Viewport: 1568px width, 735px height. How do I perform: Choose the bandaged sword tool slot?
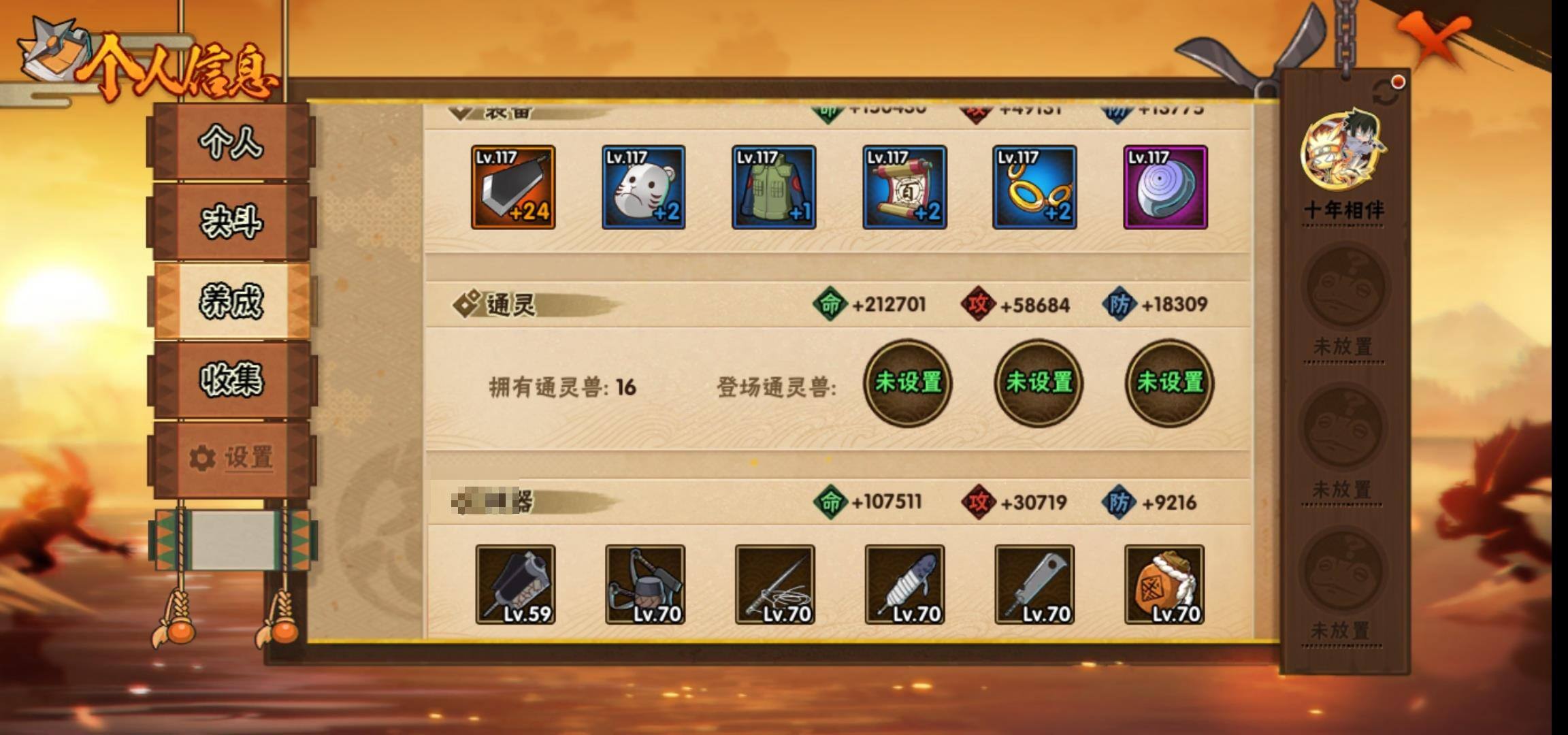[904, 584]
